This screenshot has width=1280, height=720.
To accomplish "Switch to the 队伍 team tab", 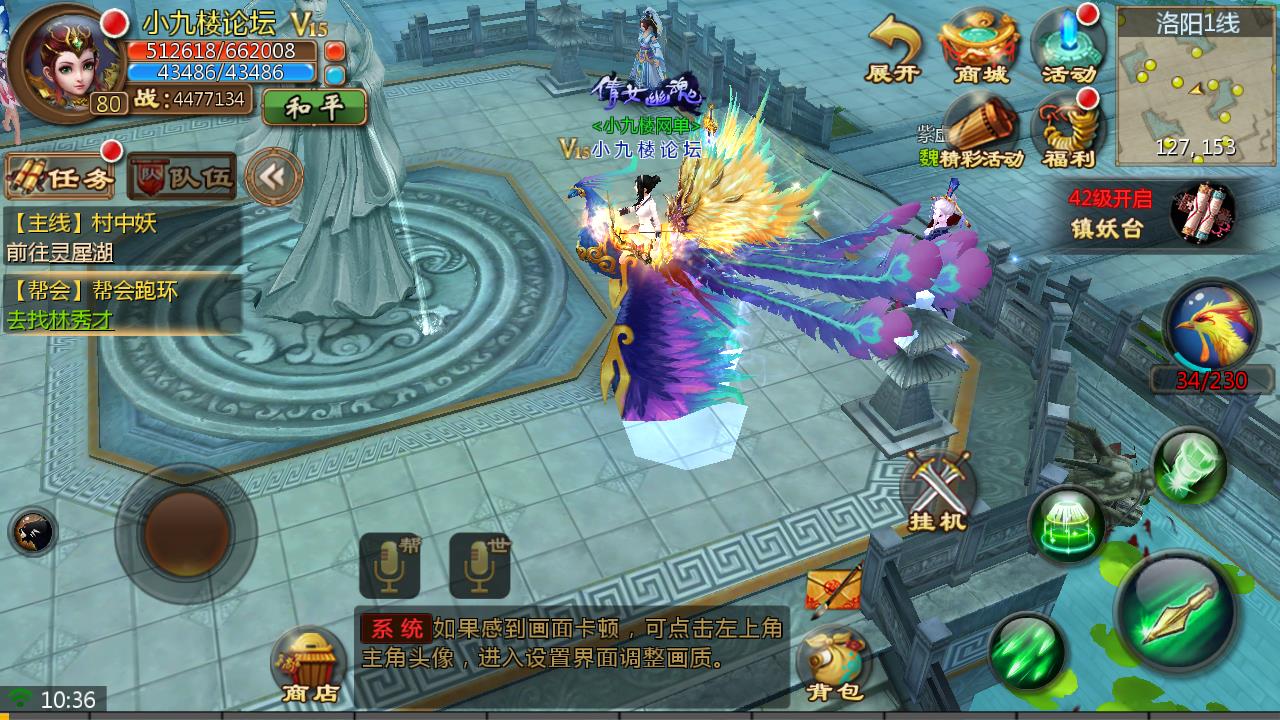I will pos(182,178).
